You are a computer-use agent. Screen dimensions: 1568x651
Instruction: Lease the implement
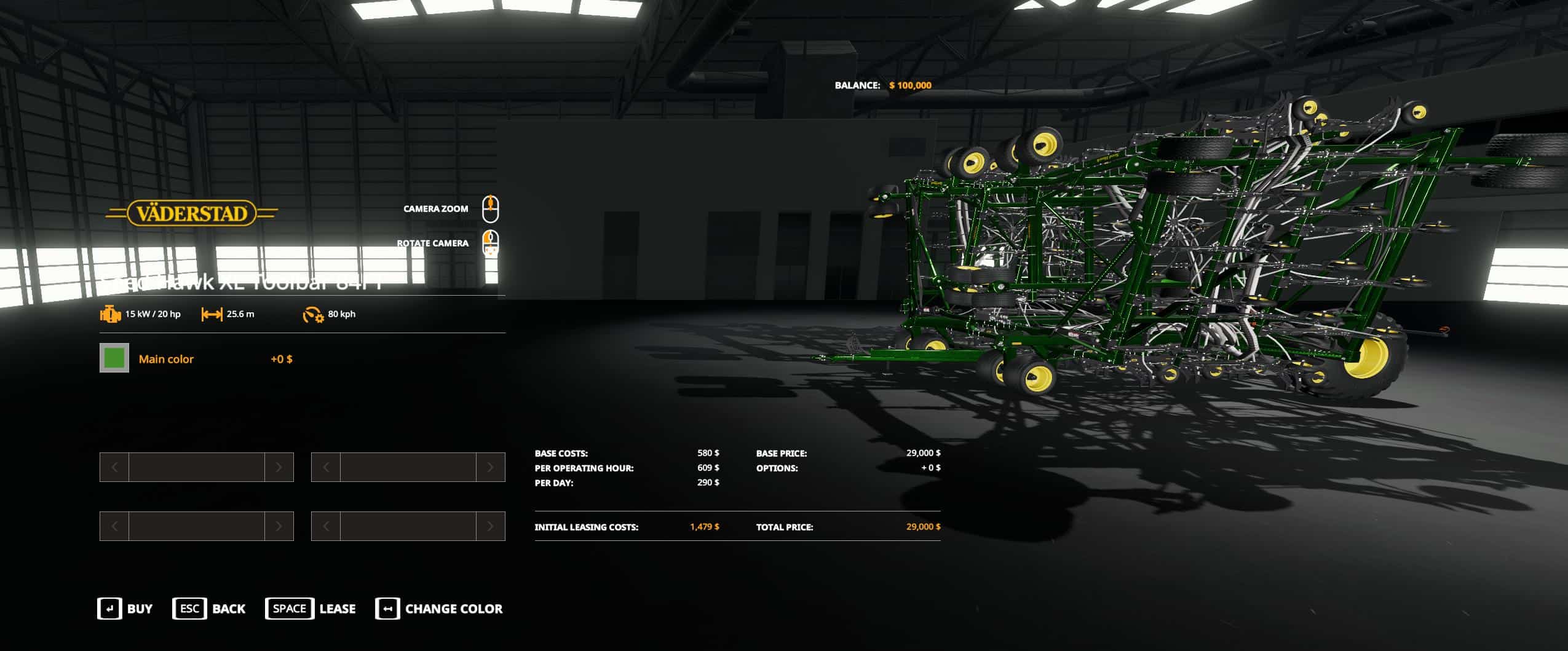(311, 609)
